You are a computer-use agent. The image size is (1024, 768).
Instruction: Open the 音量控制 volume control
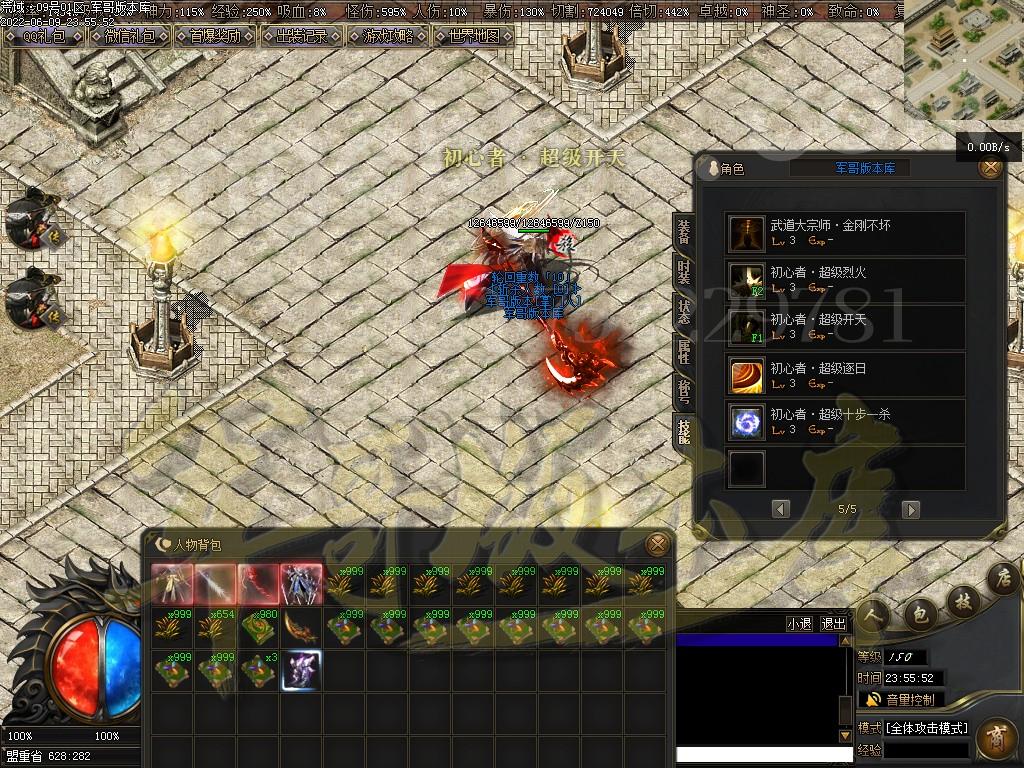click(900, 699)
